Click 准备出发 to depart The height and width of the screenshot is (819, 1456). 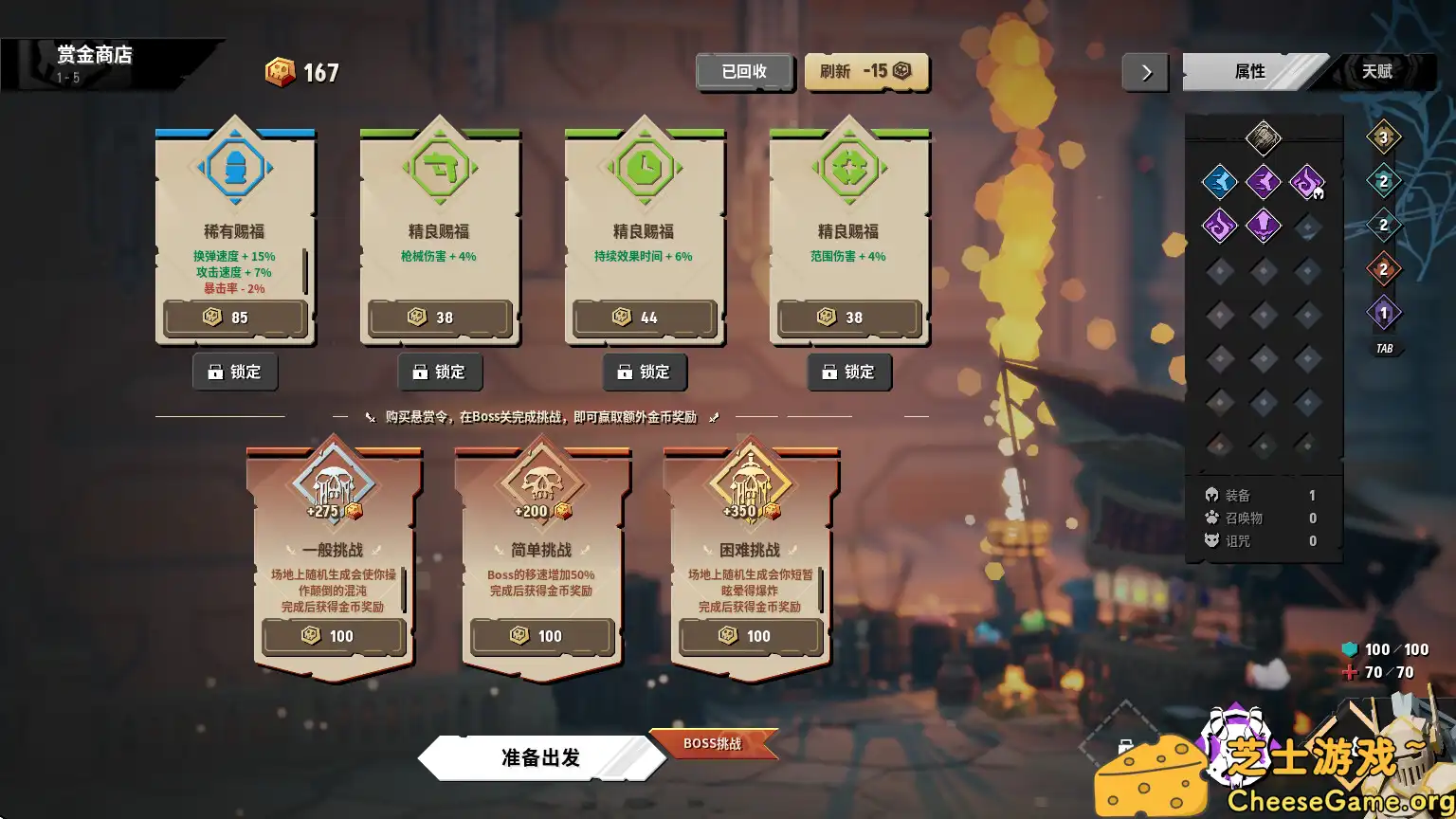click(540, 757)
